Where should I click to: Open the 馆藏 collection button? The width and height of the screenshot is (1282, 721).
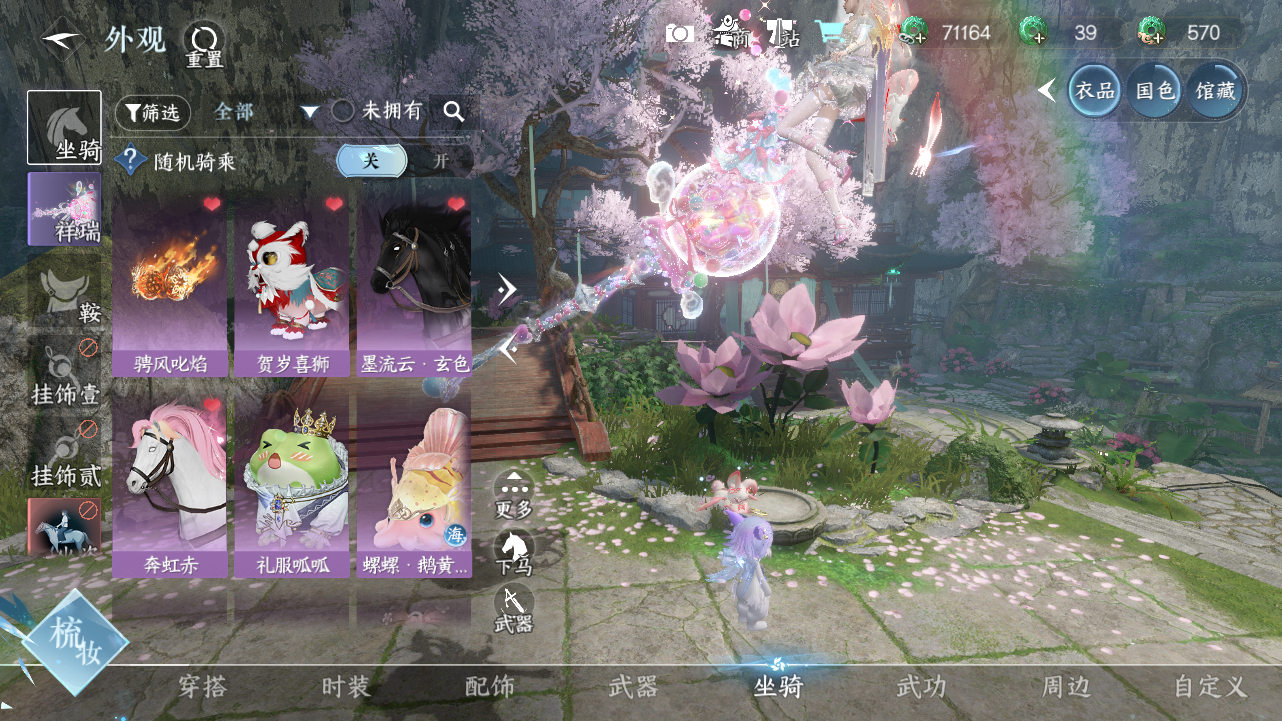pyautogui.click(x=1216, y=91)
